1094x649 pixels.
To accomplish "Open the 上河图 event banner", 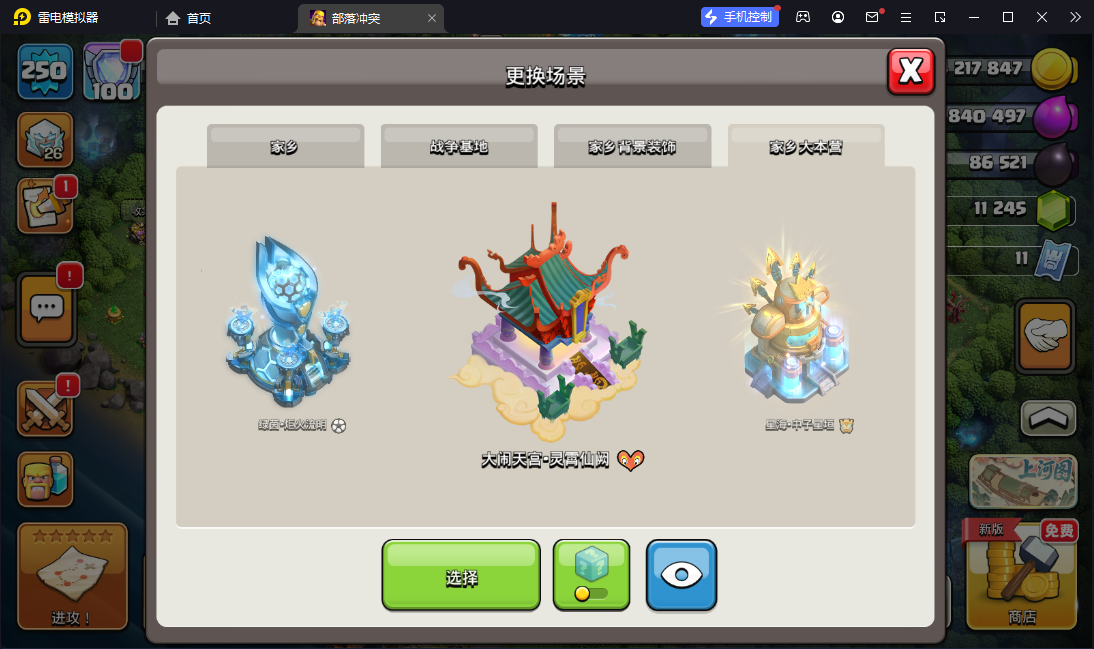I will pos(1021,483).
